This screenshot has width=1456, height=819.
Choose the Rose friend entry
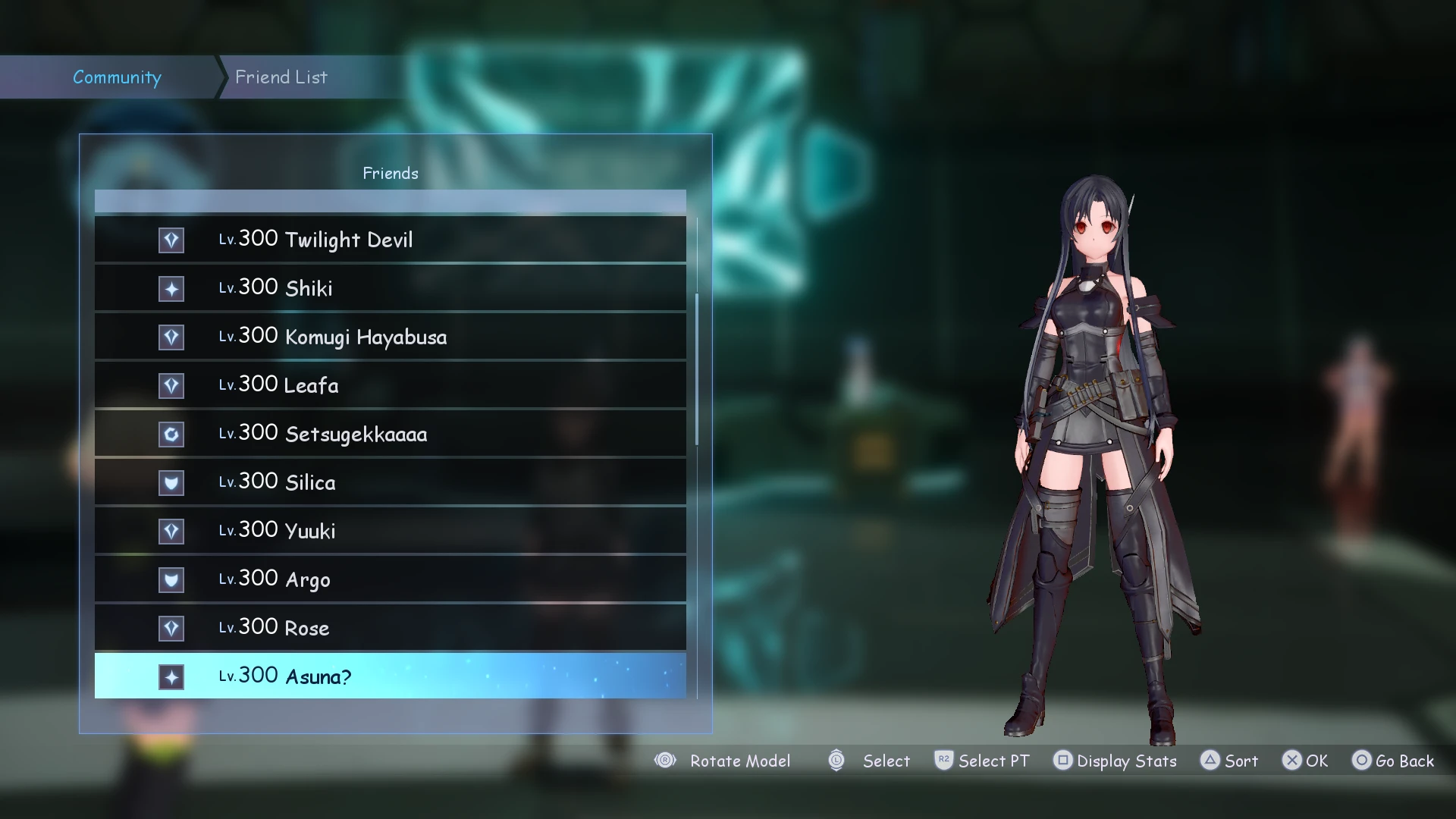point(390,628)
